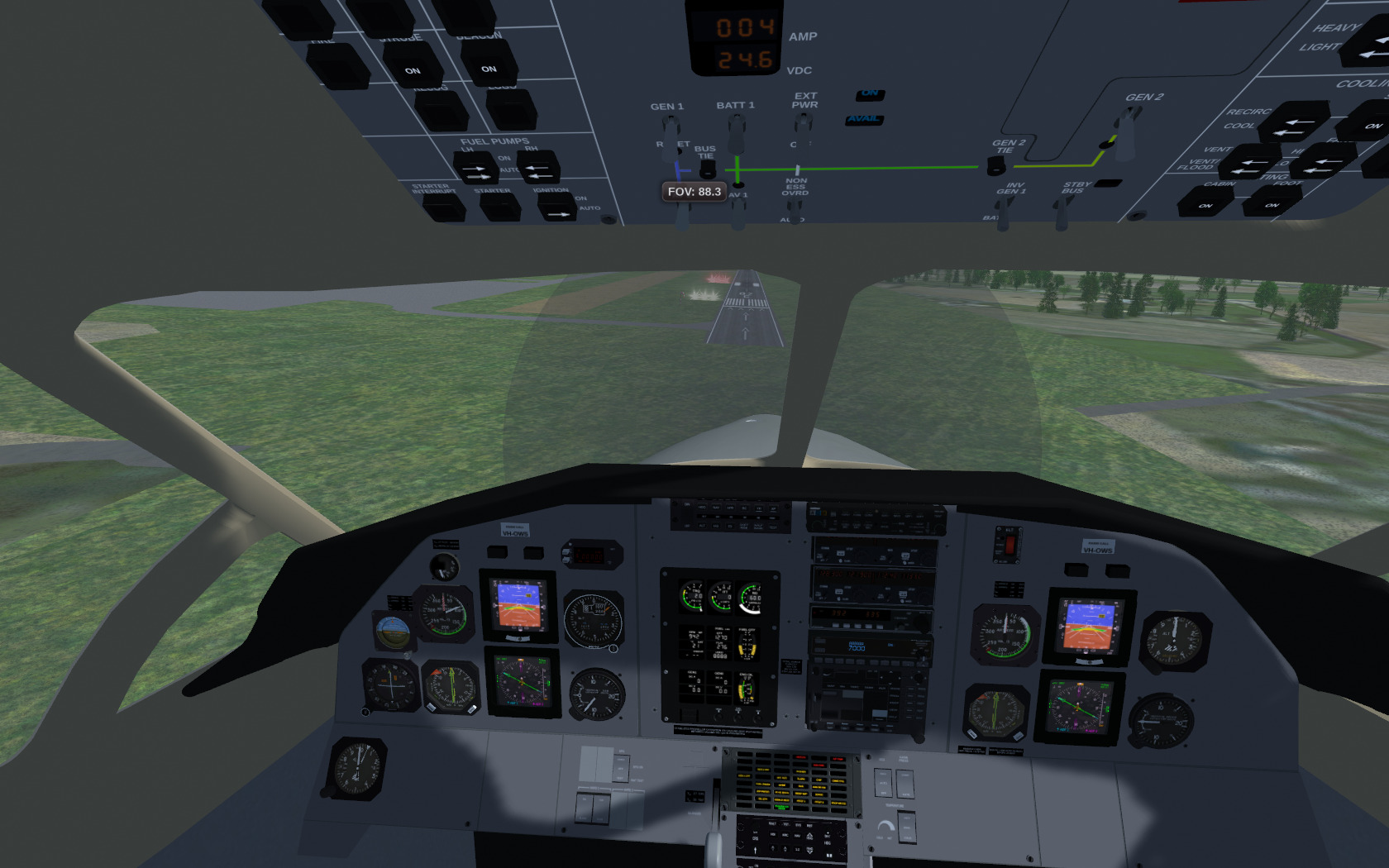Click the GEN 2 TIE breaker knob
This screenshot has height=868, width=1389.
[x=996, y=166]
